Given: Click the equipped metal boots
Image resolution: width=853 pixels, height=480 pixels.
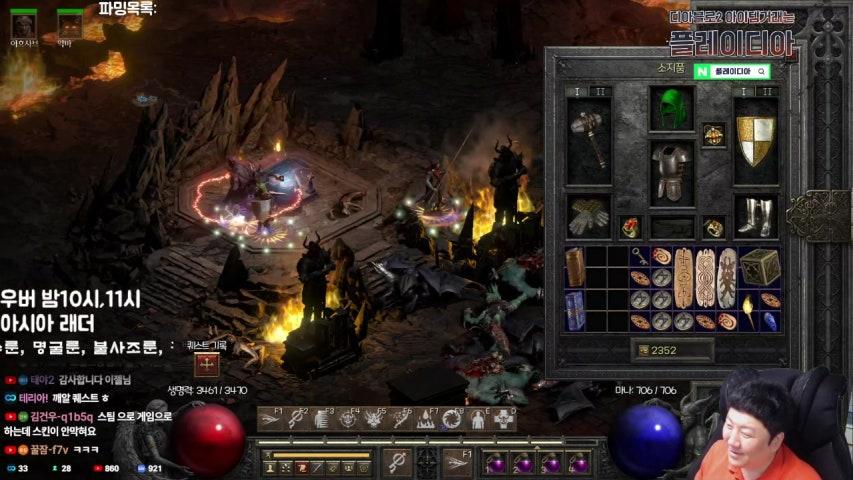Looking at the screenshot, I should pos(755,215).
